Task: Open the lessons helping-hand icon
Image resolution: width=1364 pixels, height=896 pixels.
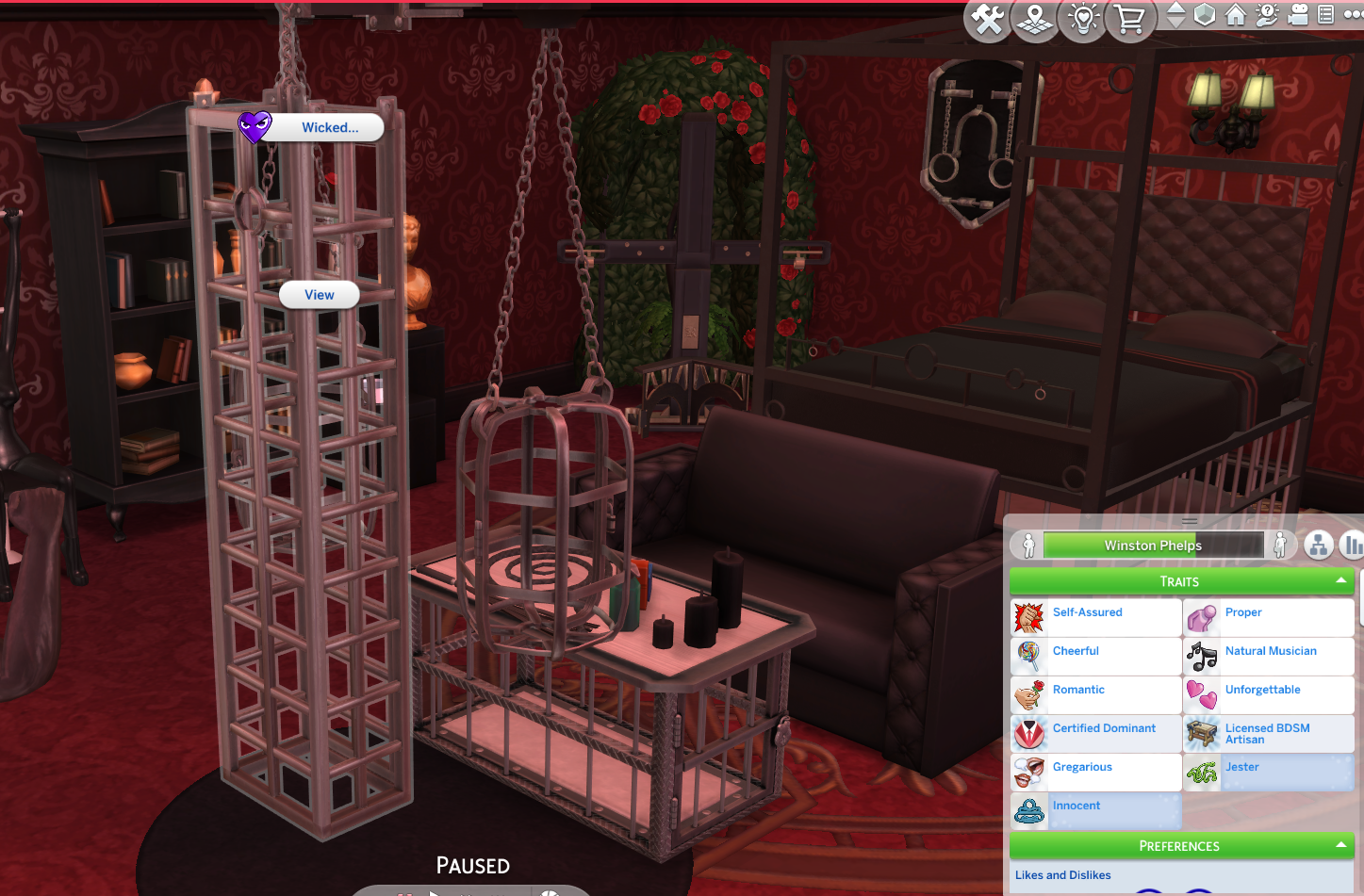Action: (x=1267, y=15)
